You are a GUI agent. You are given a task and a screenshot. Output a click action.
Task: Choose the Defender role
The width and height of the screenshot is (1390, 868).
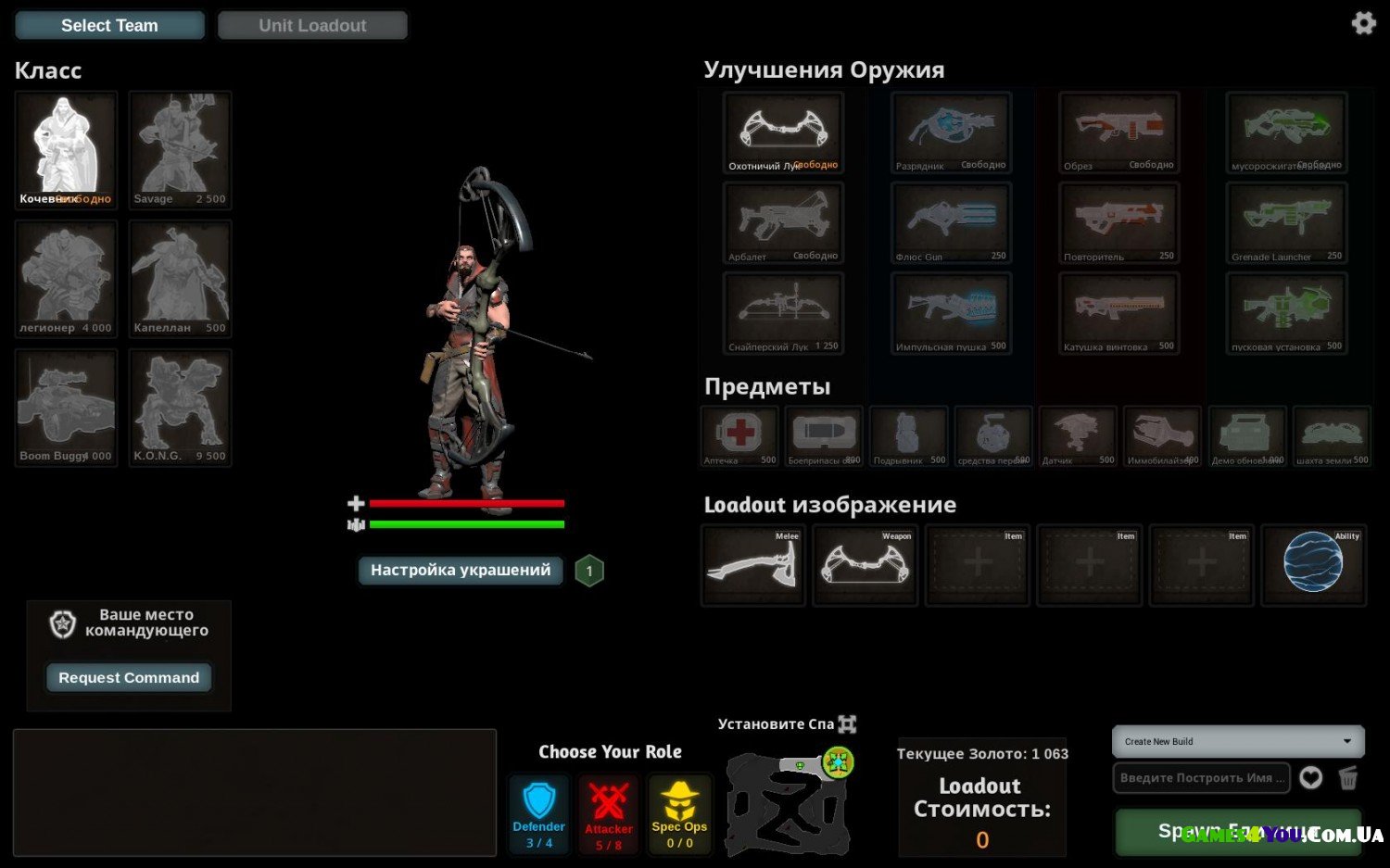(x=538, y=814)
